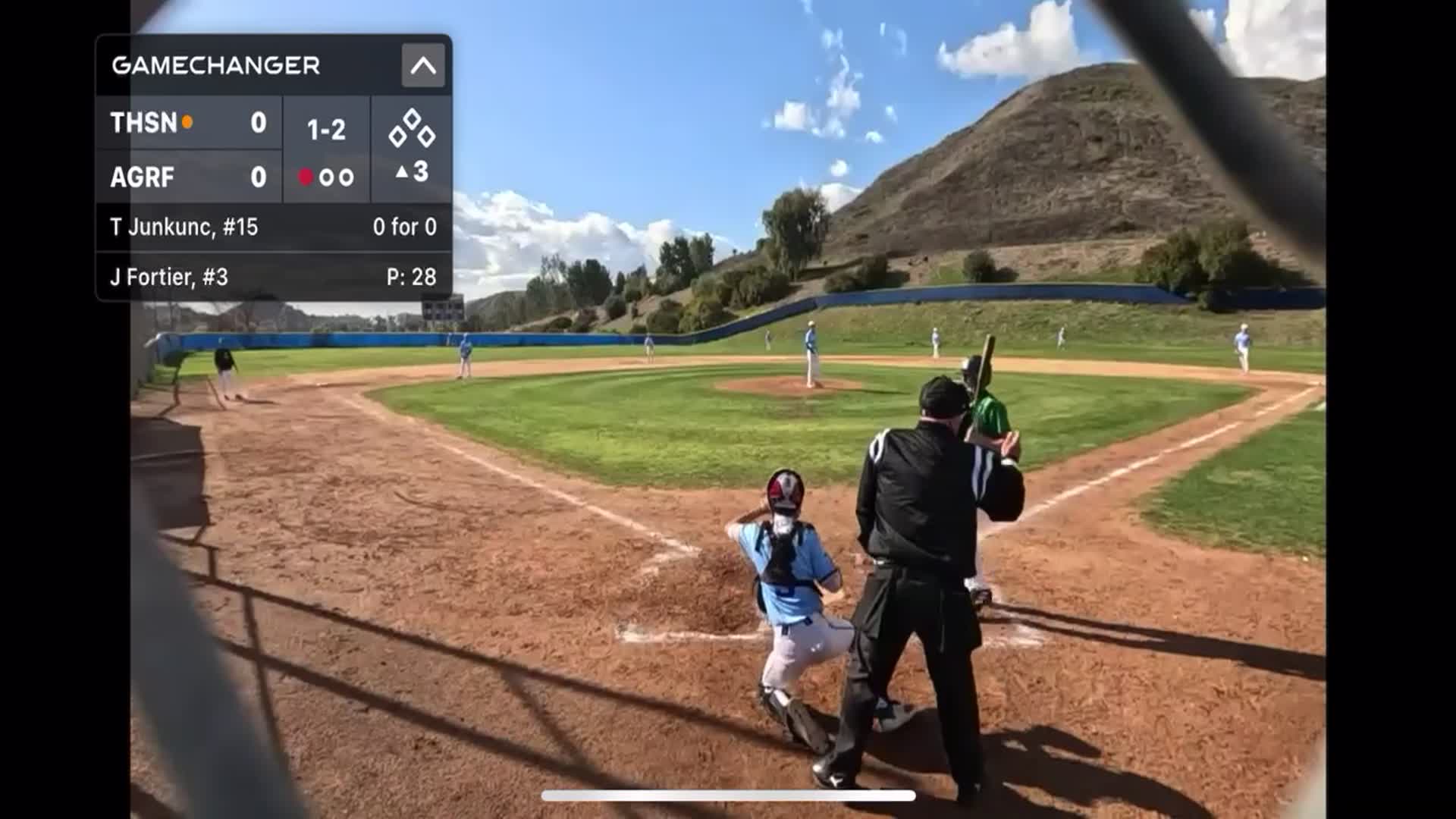Open pitcher J Fortier, #3 details
This screenshot has height=819, width=1456.
271,278
